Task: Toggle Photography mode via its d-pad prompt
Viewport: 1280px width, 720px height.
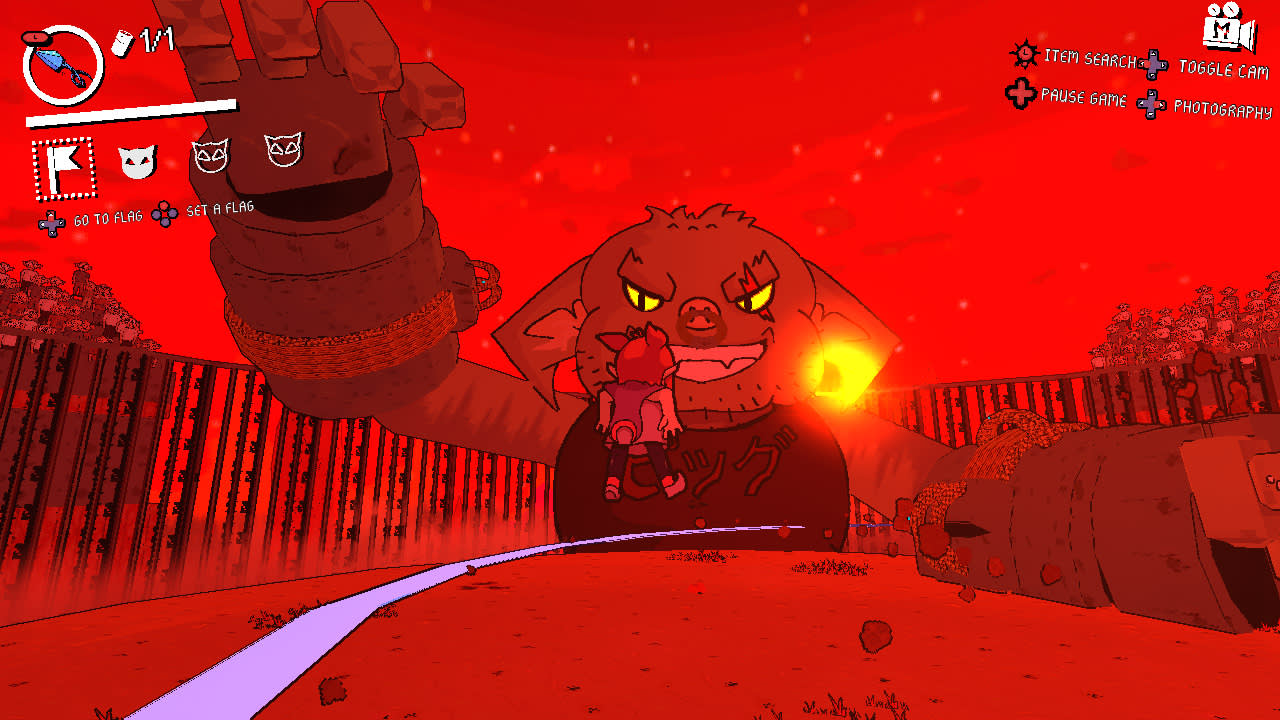Action: click(1151, 105)
